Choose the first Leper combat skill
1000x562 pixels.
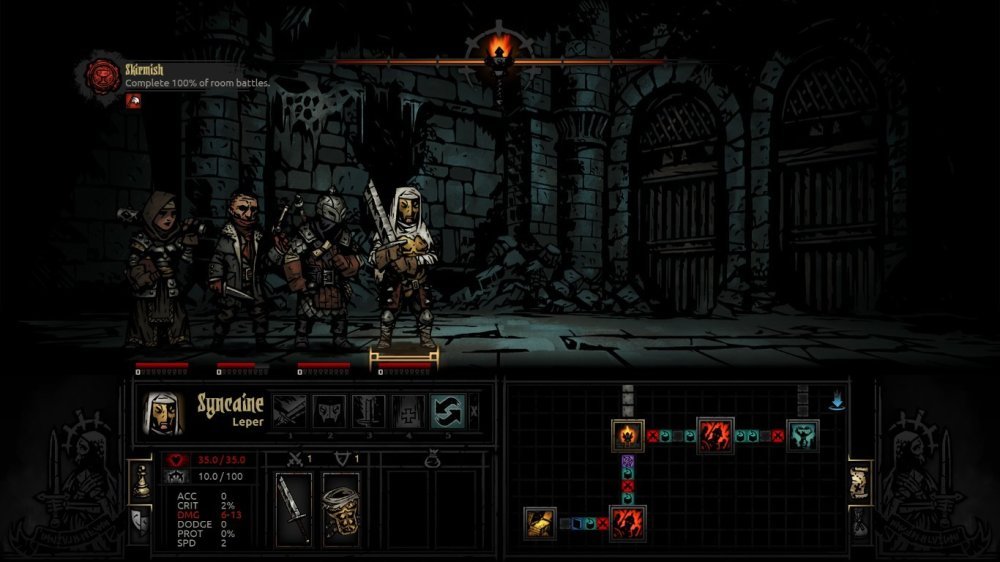coord(291,411)
